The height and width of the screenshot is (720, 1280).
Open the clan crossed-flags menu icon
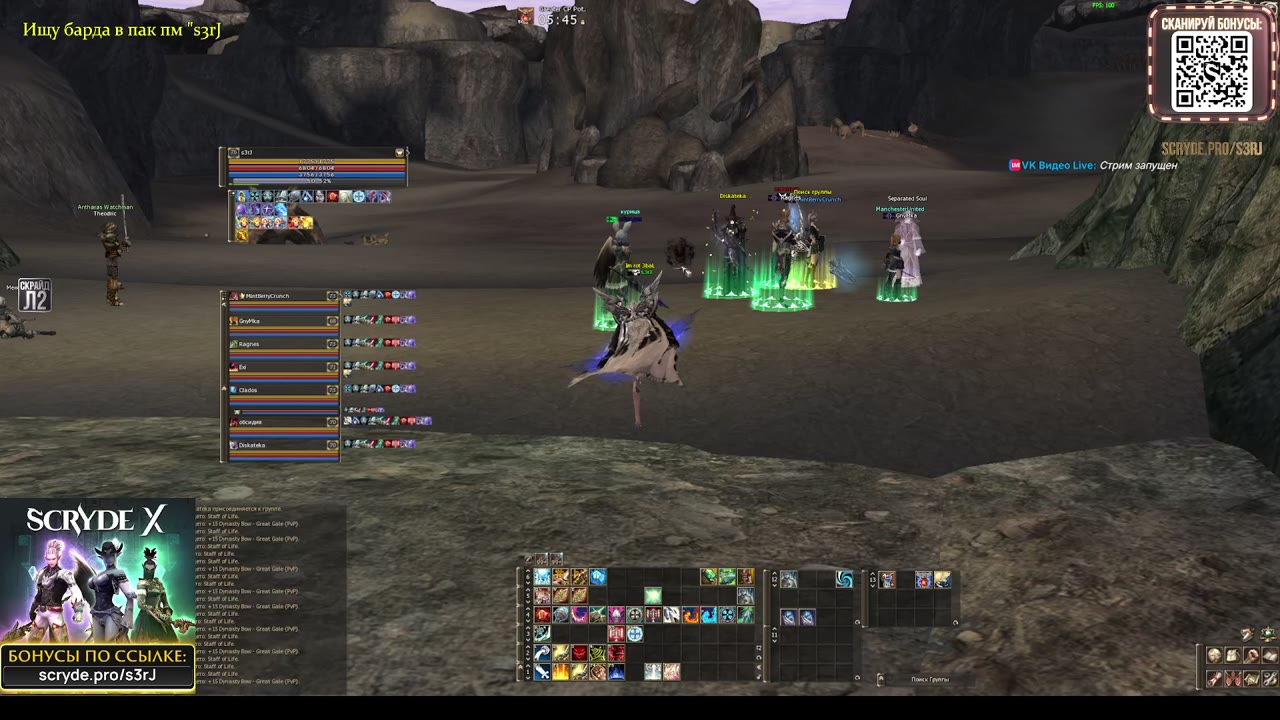point(1232,679)
